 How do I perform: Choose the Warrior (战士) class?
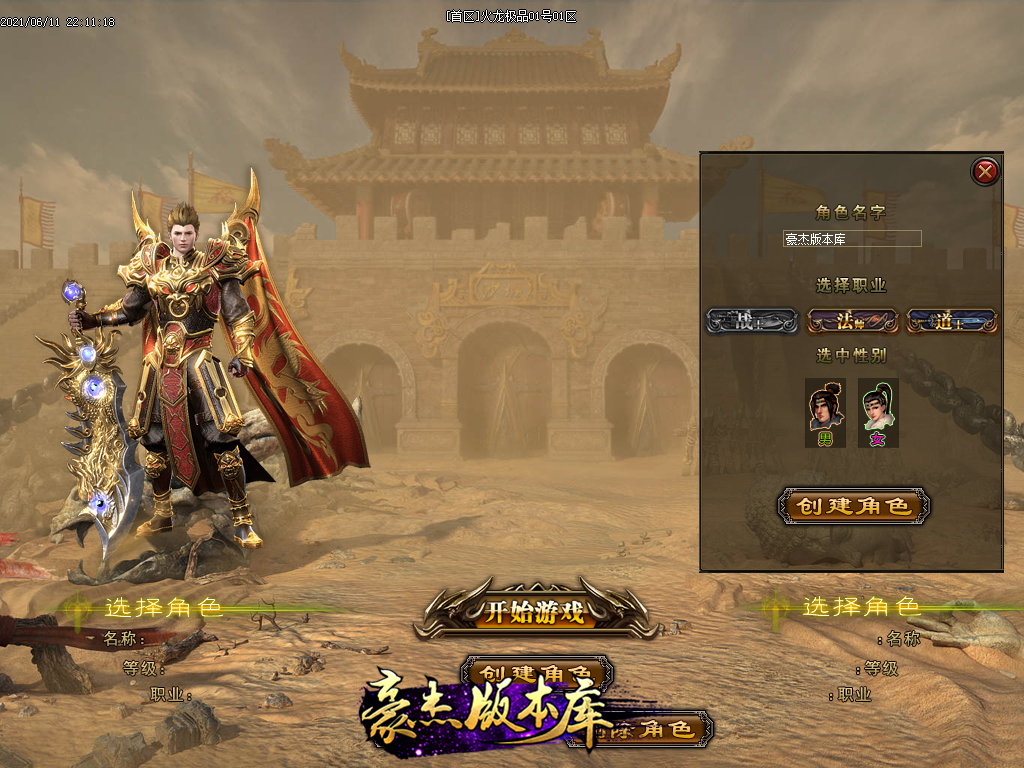pyautogui.click(x=751, y=321)
